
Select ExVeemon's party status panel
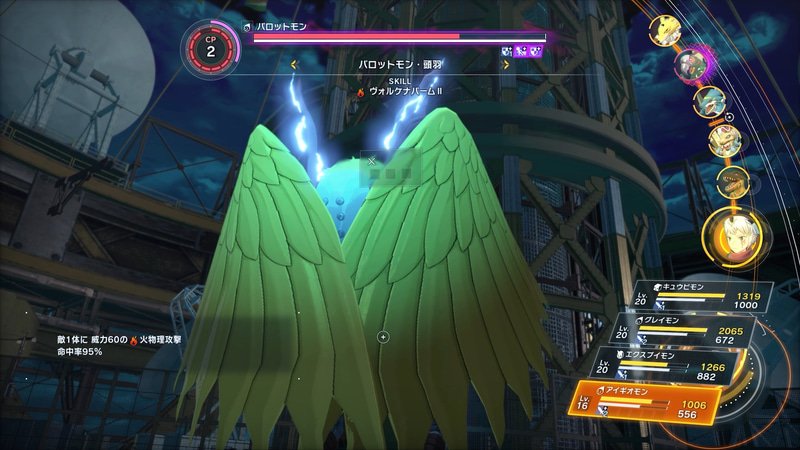(668, 364)
